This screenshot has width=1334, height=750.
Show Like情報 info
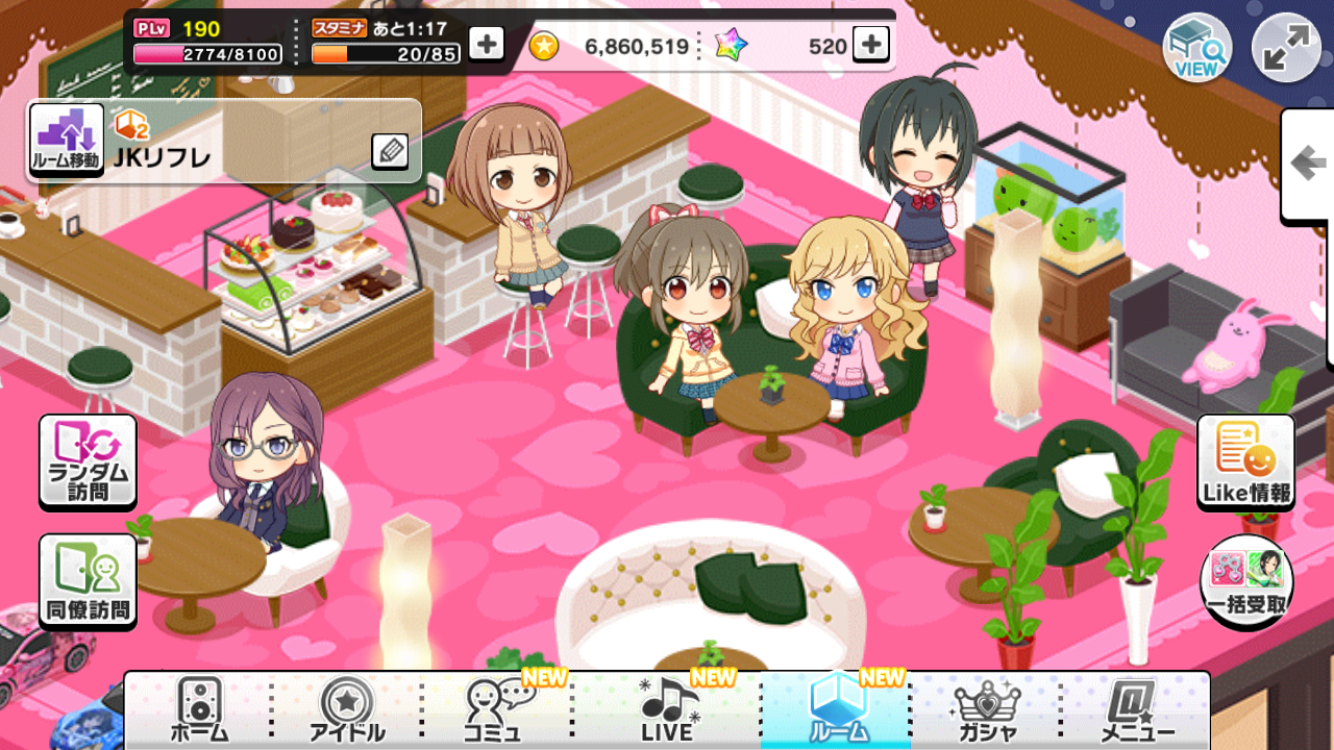coord(1246,462)
